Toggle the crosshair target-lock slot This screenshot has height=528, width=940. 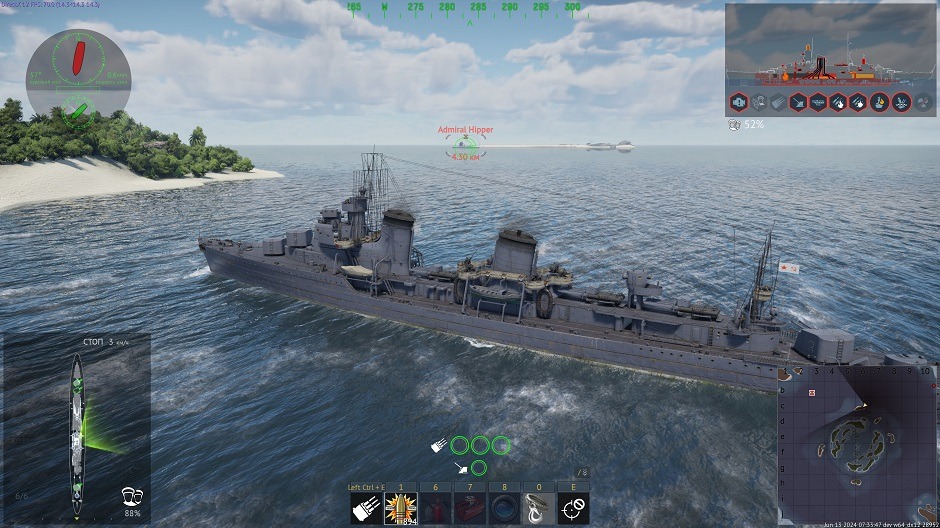[573, 509]
